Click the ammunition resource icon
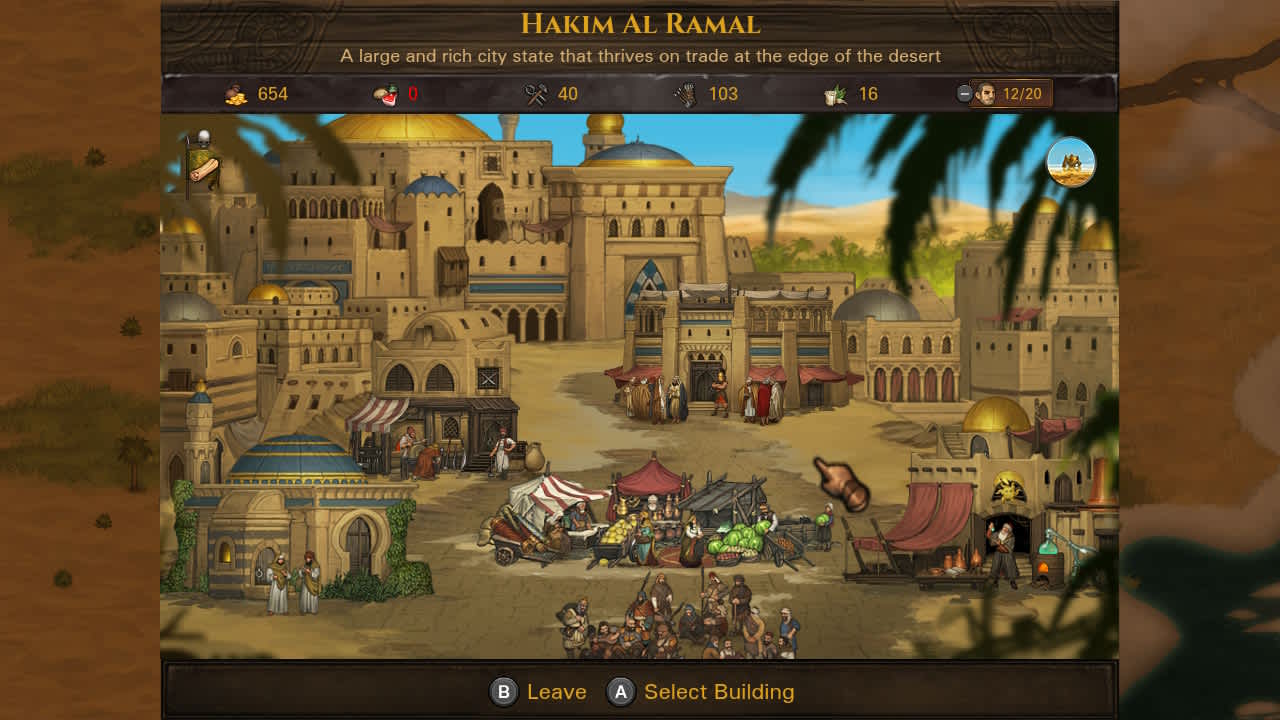The image size is (1280, 720). click(687, 93)
